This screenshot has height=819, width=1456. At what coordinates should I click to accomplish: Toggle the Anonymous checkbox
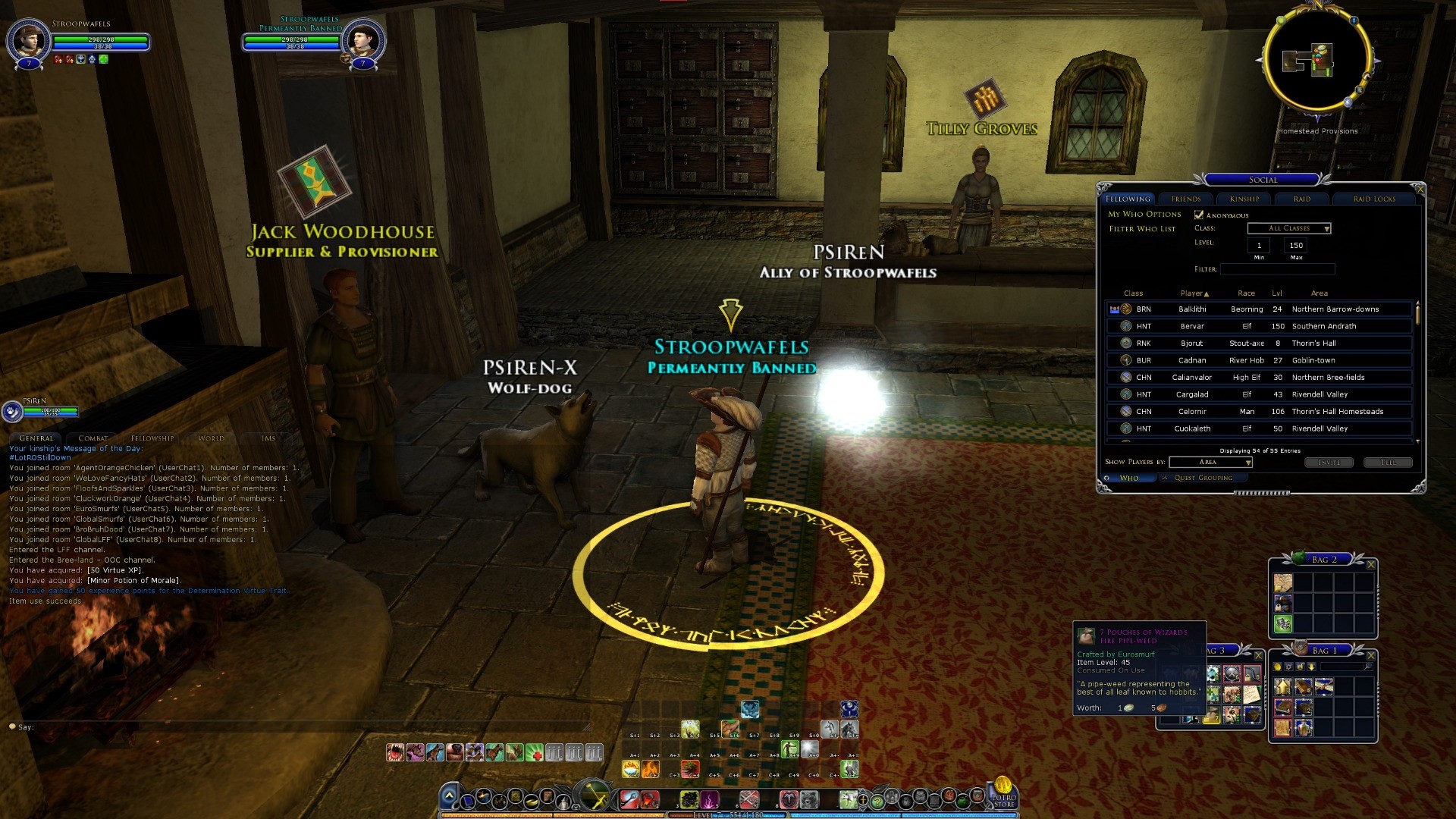click(1199, 215)
